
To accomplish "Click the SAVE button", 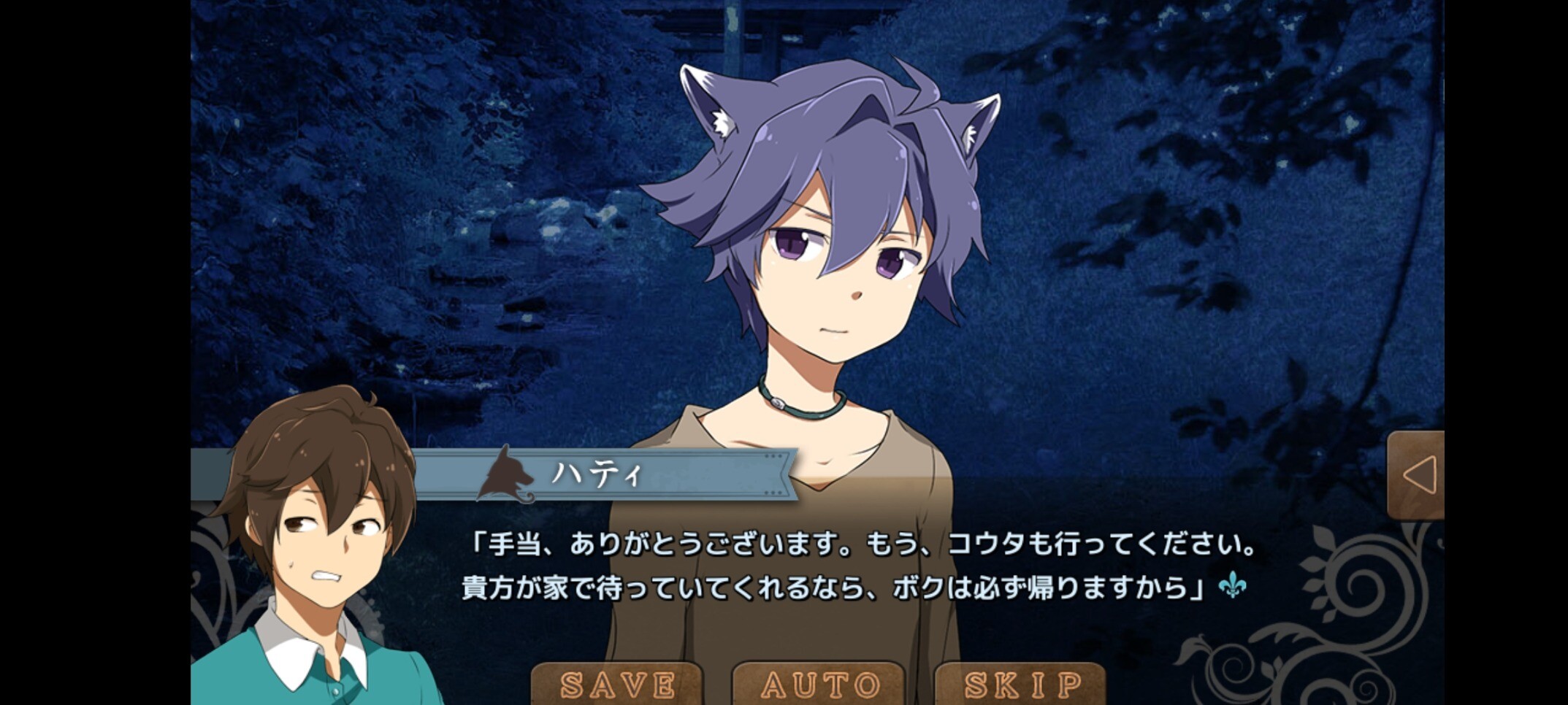I will pyautogui.click(x=617, y=685).
